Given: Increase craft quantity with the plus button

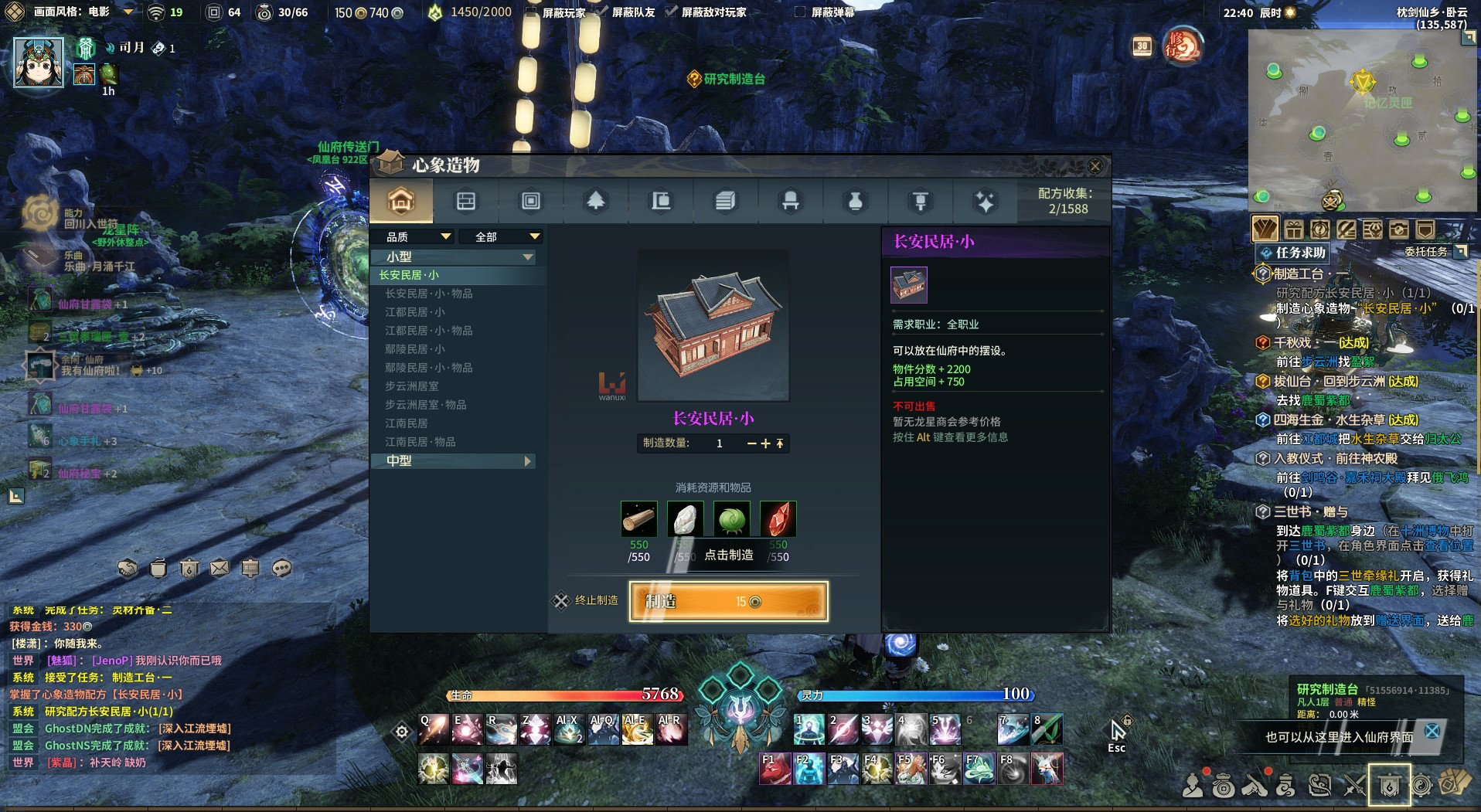Looking at the screenshot, I should (765, 443).
